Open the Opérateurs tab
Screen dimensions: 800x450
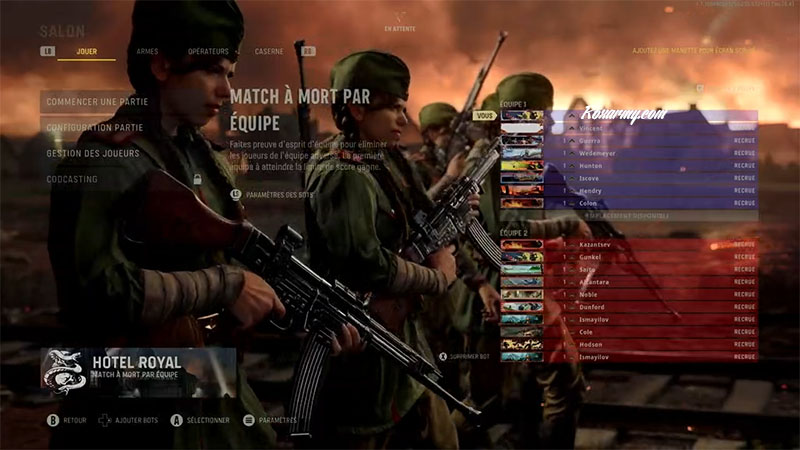(208, 51)
